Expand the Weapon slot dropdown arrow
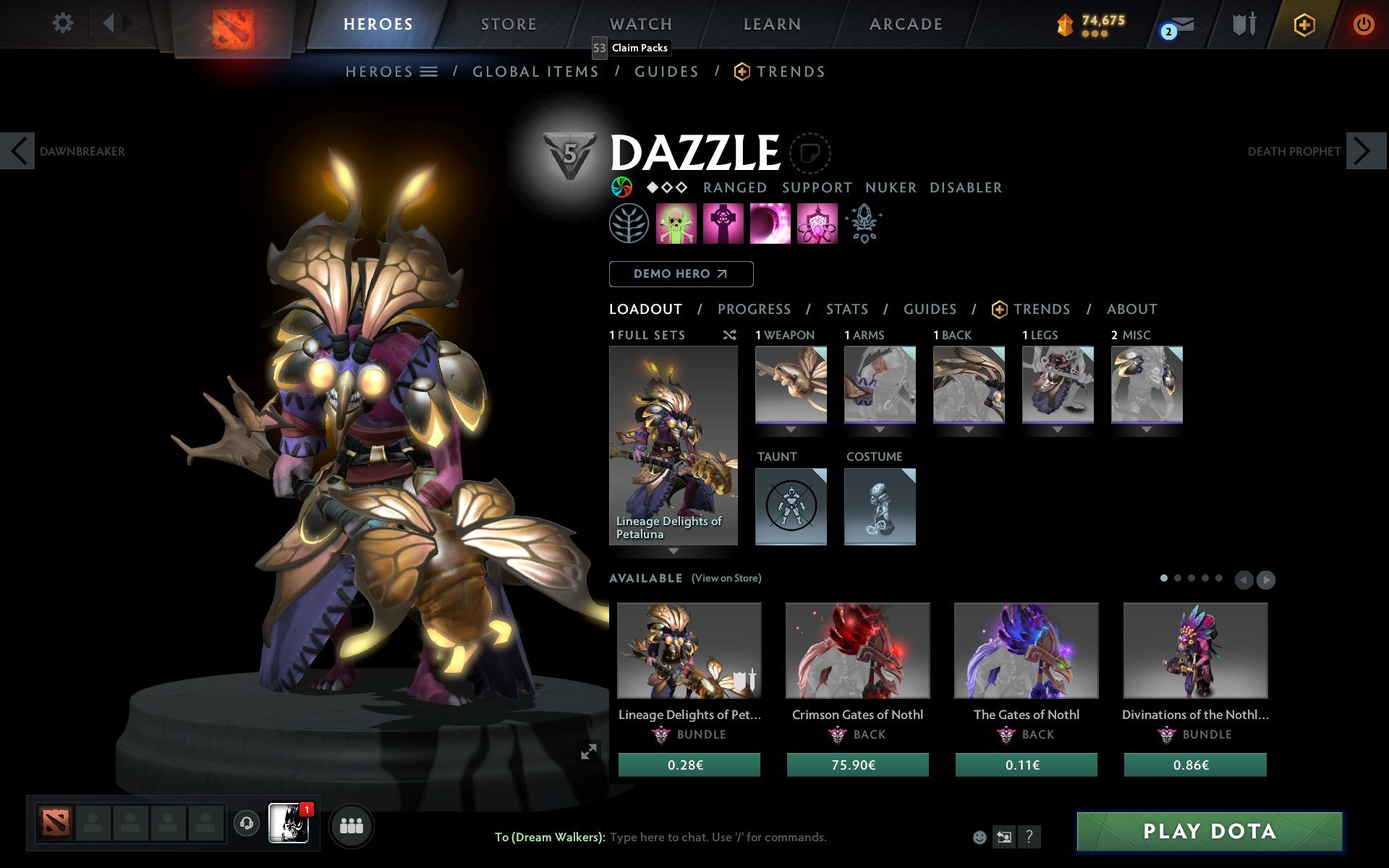The image size is (1389, 868). click(x=791, y=428)
